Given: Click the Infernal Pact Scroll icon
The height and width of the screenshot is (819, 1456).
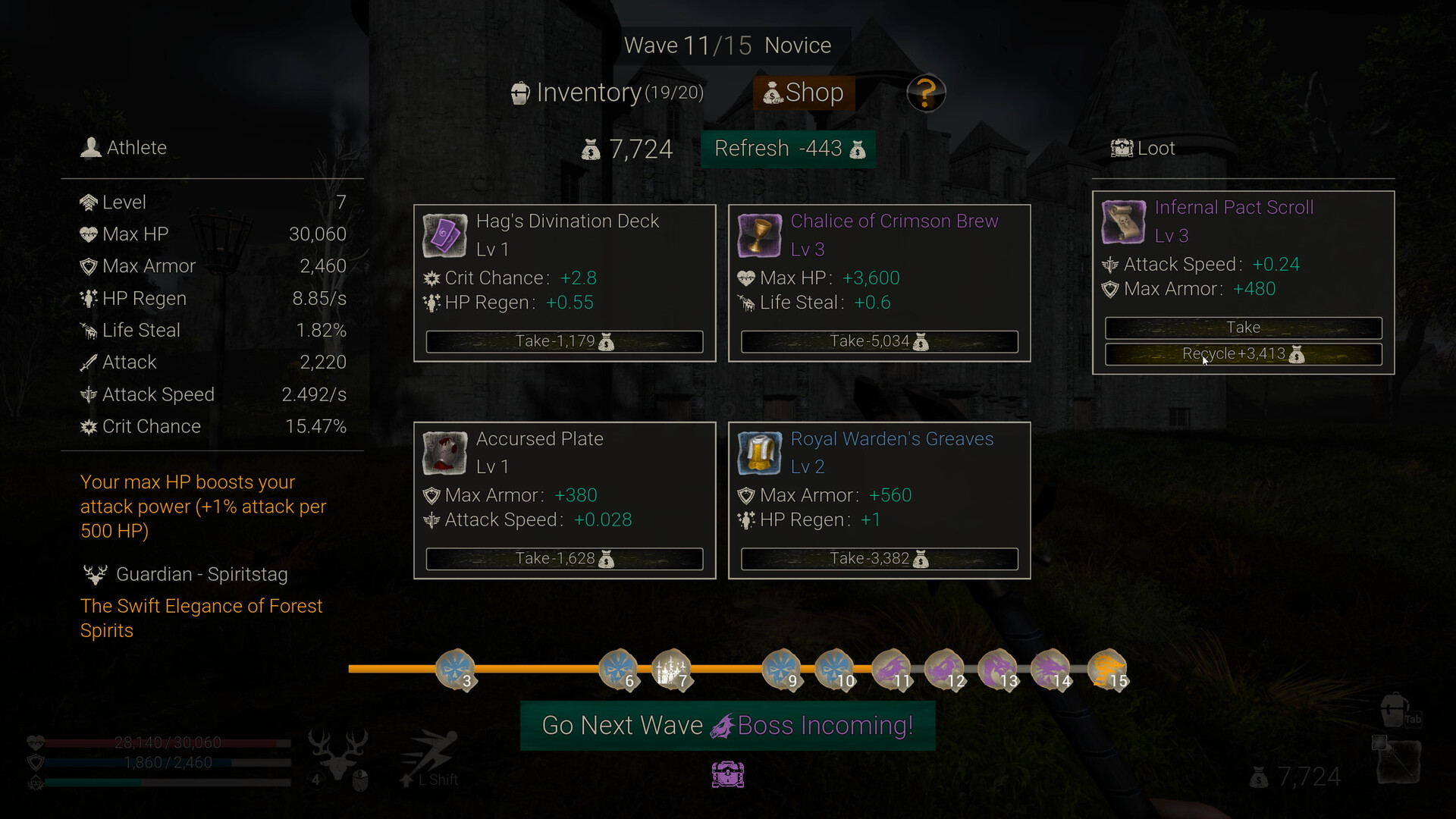Looking at the screenshot, I should (1122, 221).
